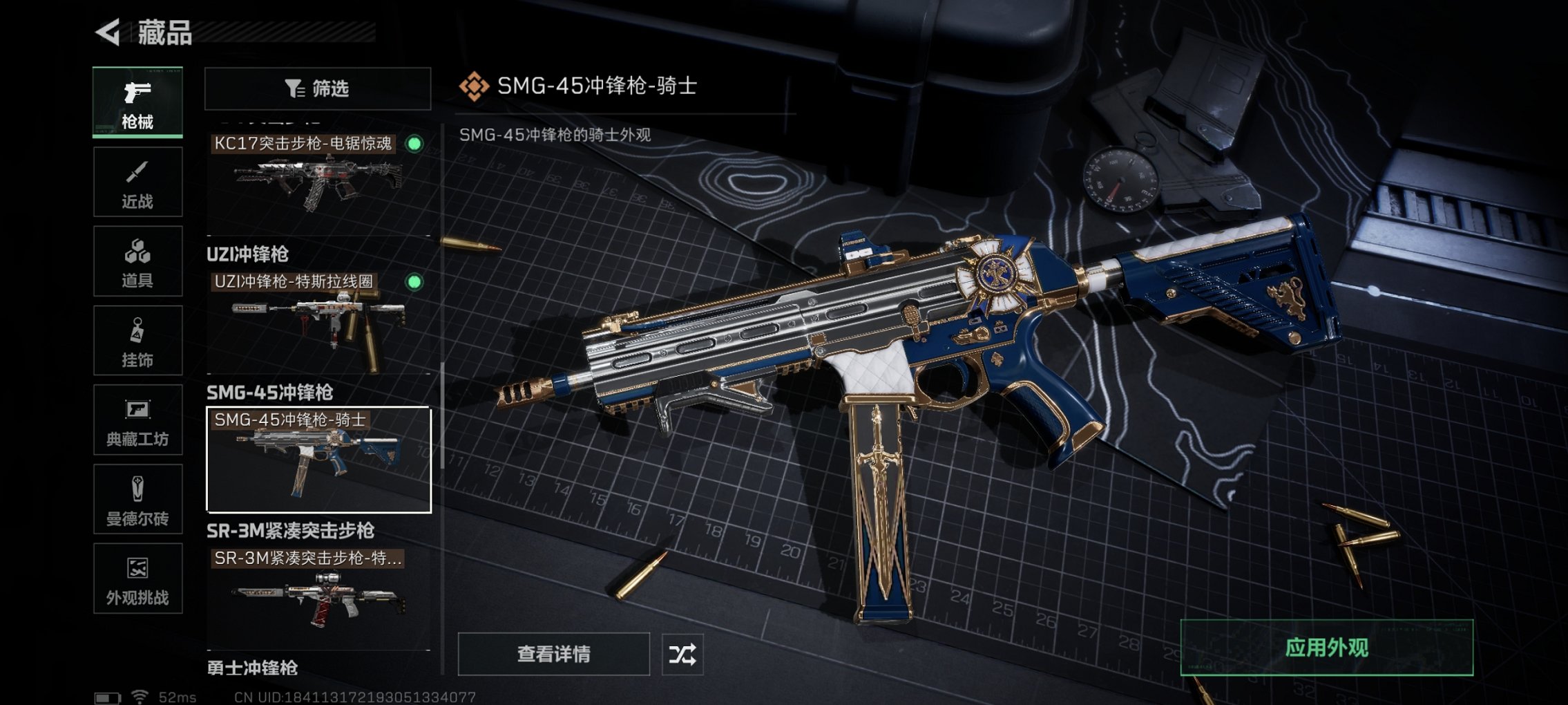Switch to the 枪械 firearms tab
This screenshot has width=1568, height=705.
click(x=137, y=100)
